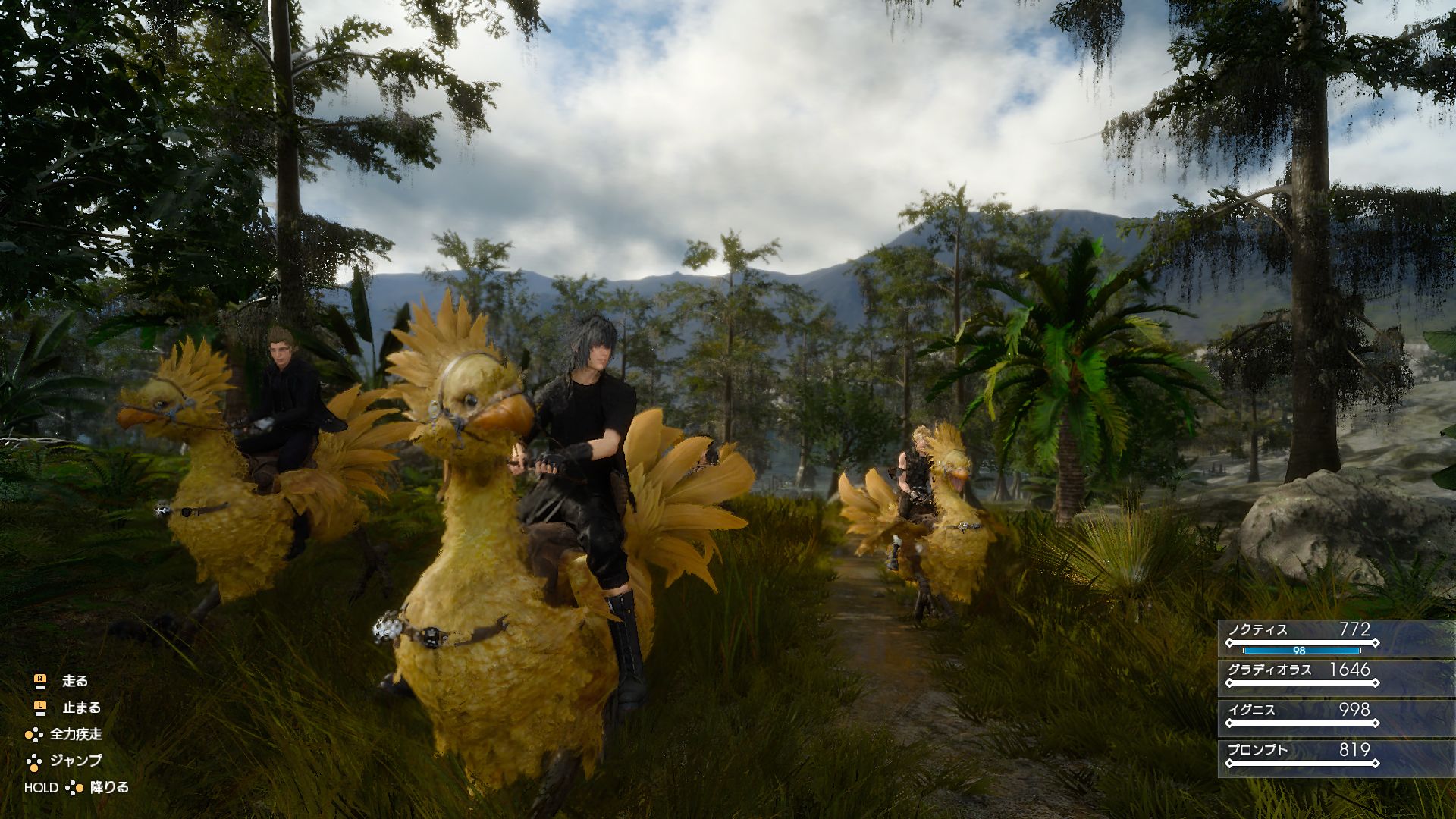
Task: Select the グラディオラス party member entry
Action: click(x=1270, y=670)
